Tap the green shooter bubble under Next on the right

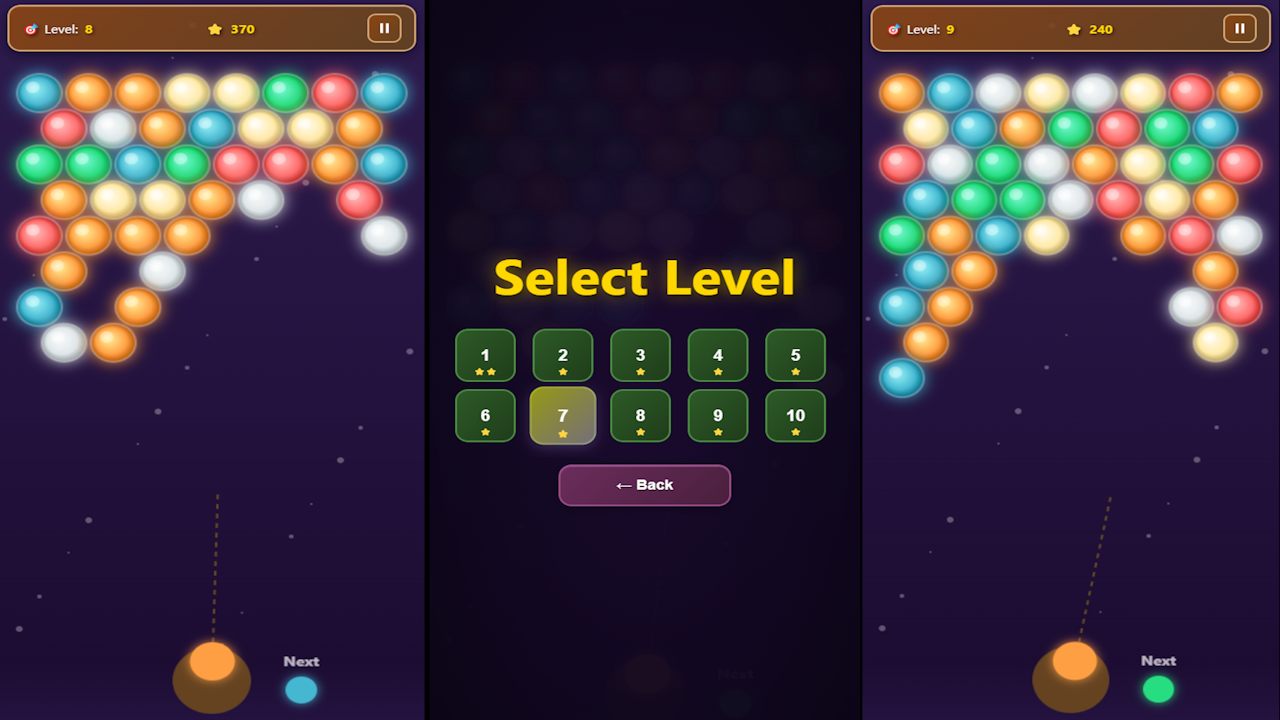click(x=1158, y=689)
